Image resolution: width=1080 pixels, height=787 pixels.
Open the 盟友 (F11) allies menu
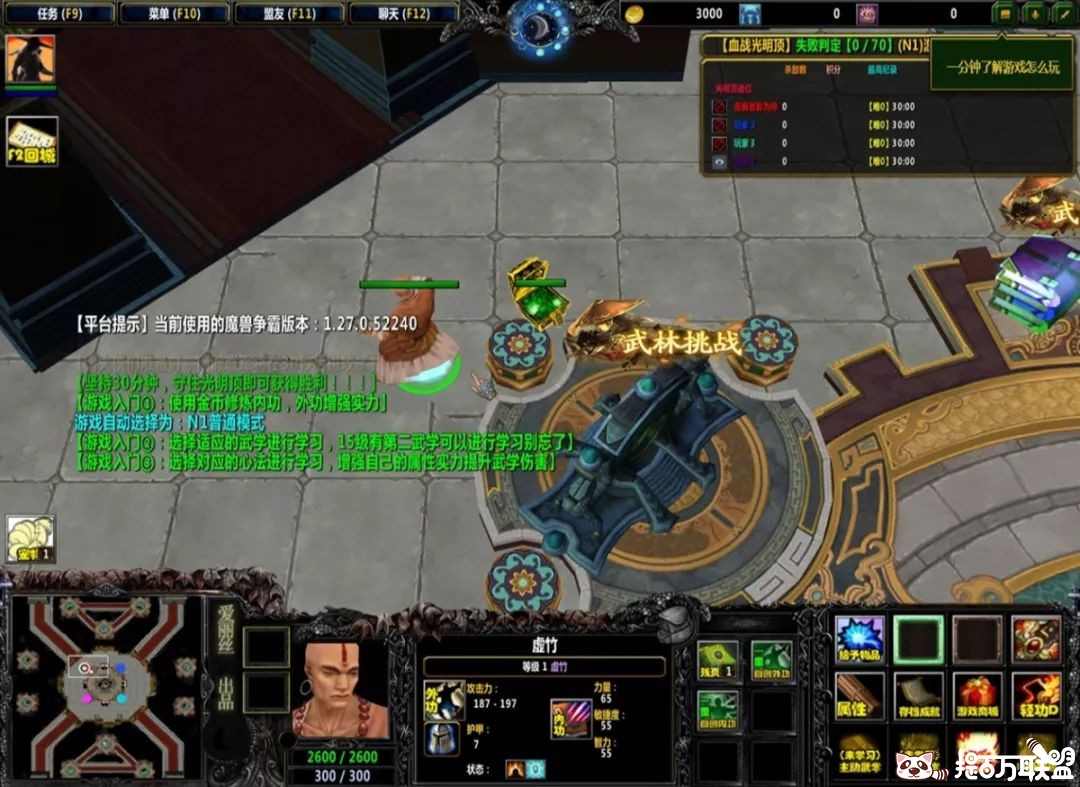pyautogui.click(x=289, y=13)
